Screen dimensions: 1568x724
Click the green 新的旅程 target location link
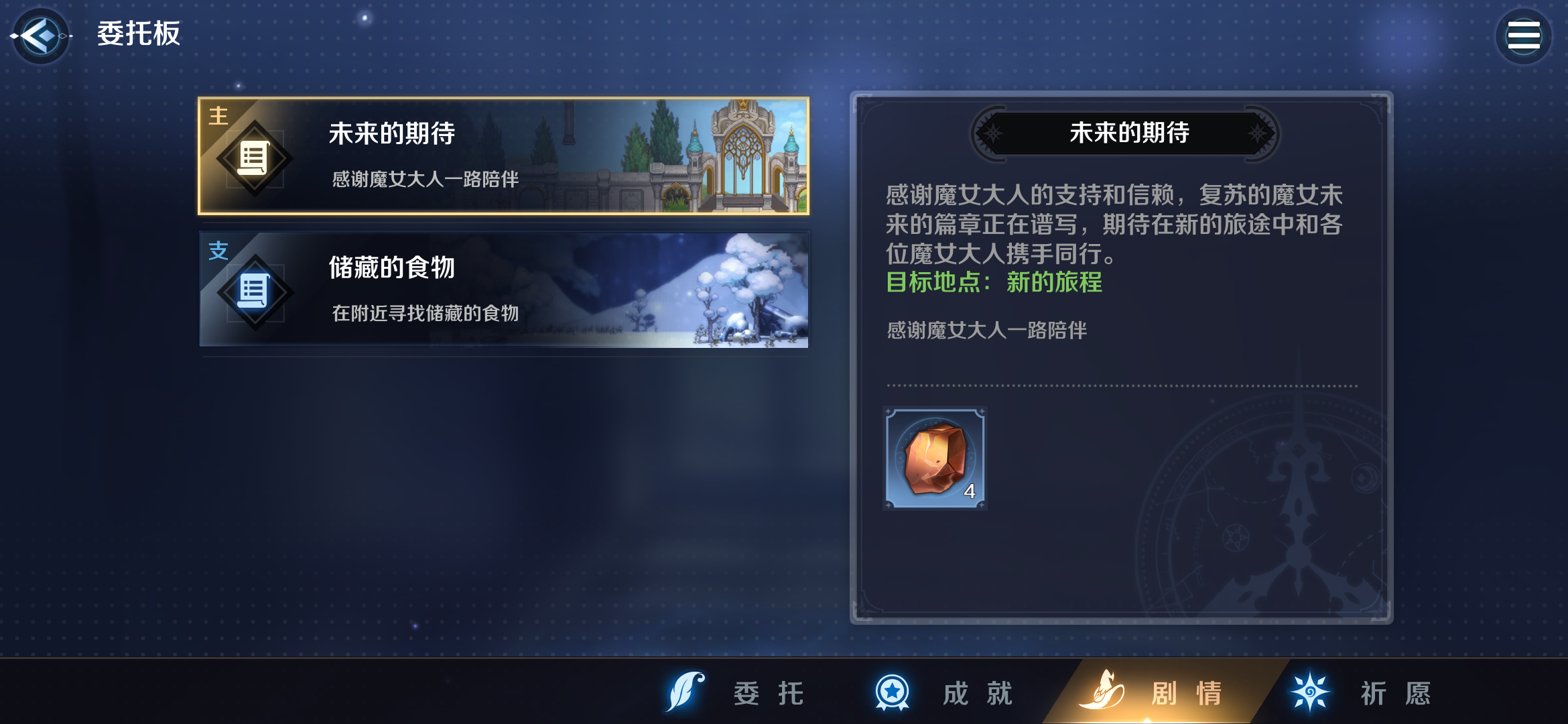pyautogui.click(x=1053, y=284)
